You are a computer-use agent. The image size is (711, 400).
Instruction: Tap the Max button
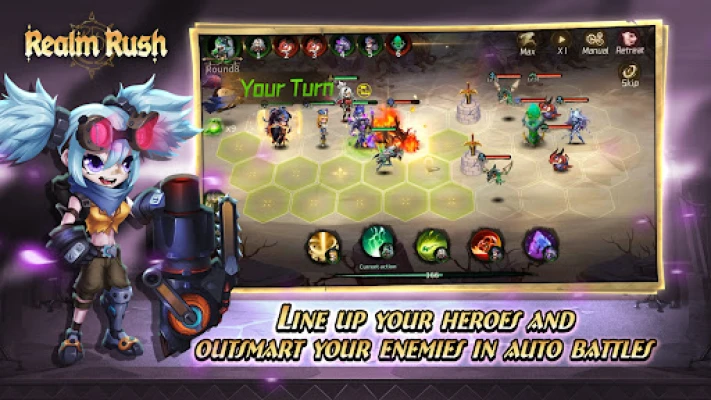click(x=527, y=44)
